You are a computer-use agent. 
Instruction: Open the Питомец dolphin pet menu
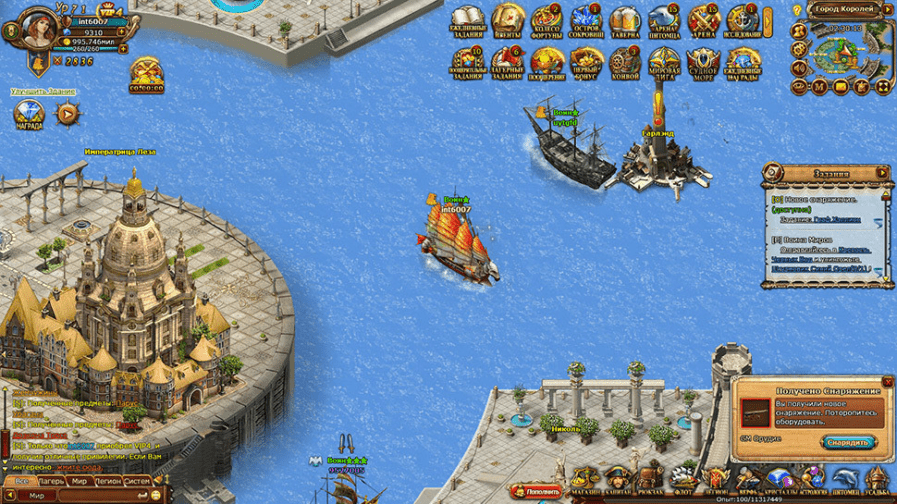848,480
